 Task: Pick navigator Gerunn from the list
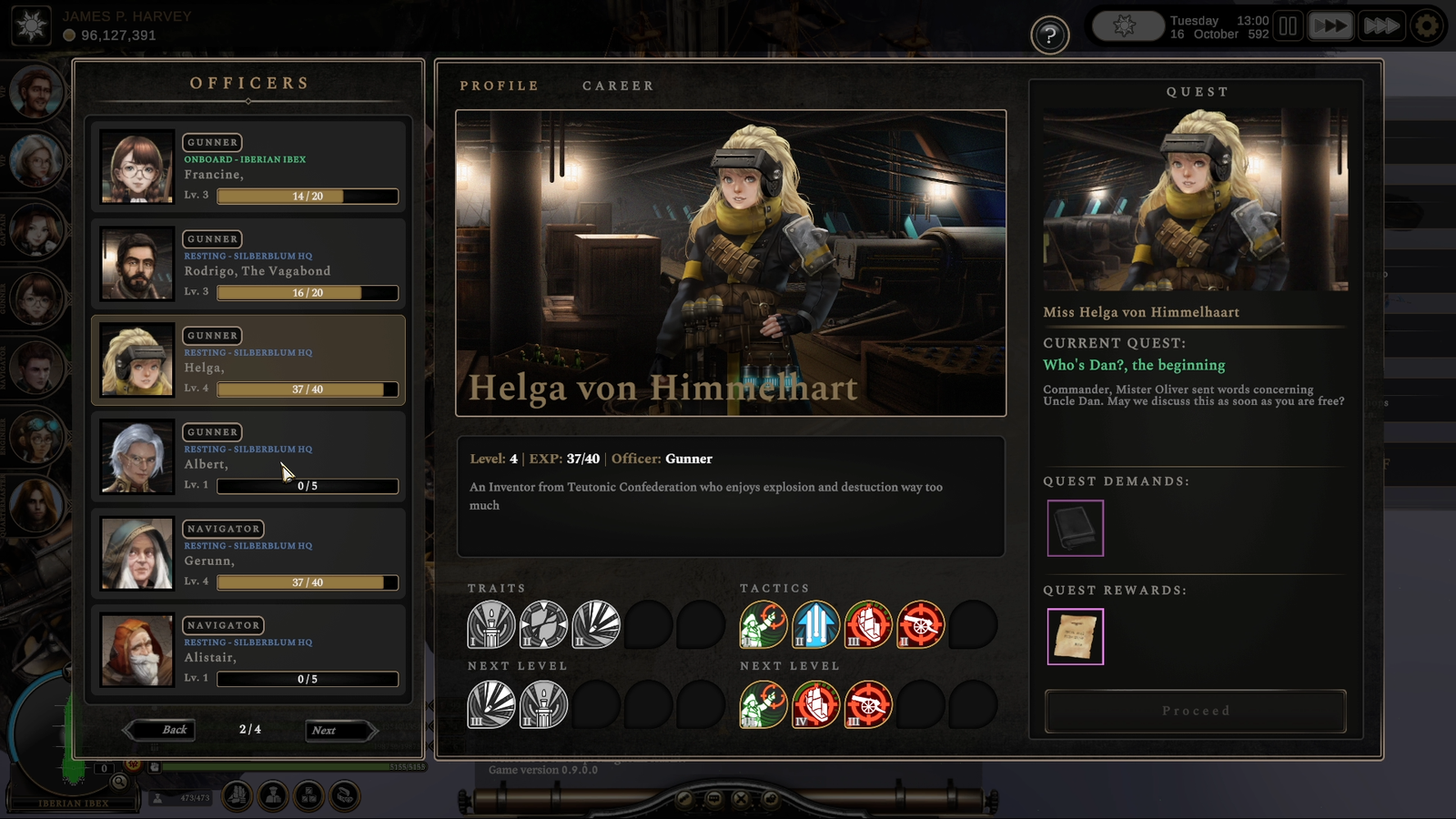coord(248,553)
